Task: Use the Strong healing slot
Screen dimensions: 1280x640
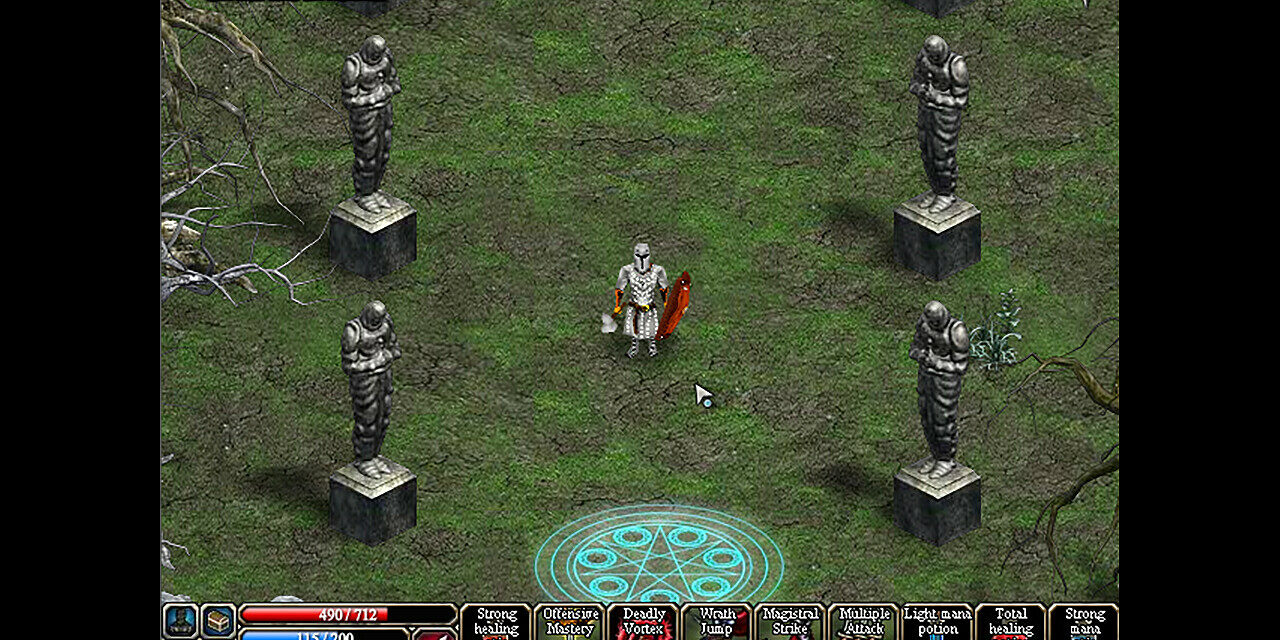Action: coord(496,622)
